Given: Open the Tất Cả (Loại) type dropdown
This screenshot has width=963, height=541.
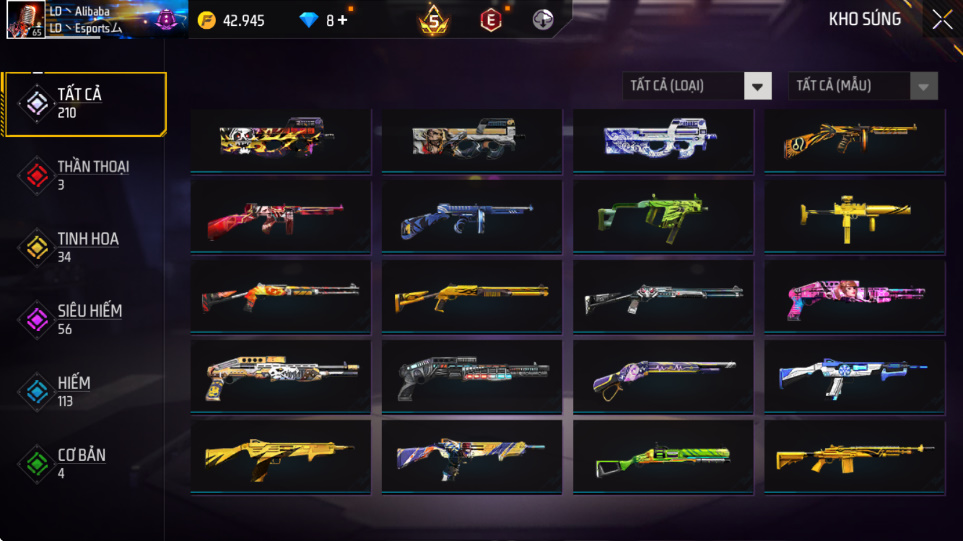Looking at the screenshot, I should click(x=697, y=86).
